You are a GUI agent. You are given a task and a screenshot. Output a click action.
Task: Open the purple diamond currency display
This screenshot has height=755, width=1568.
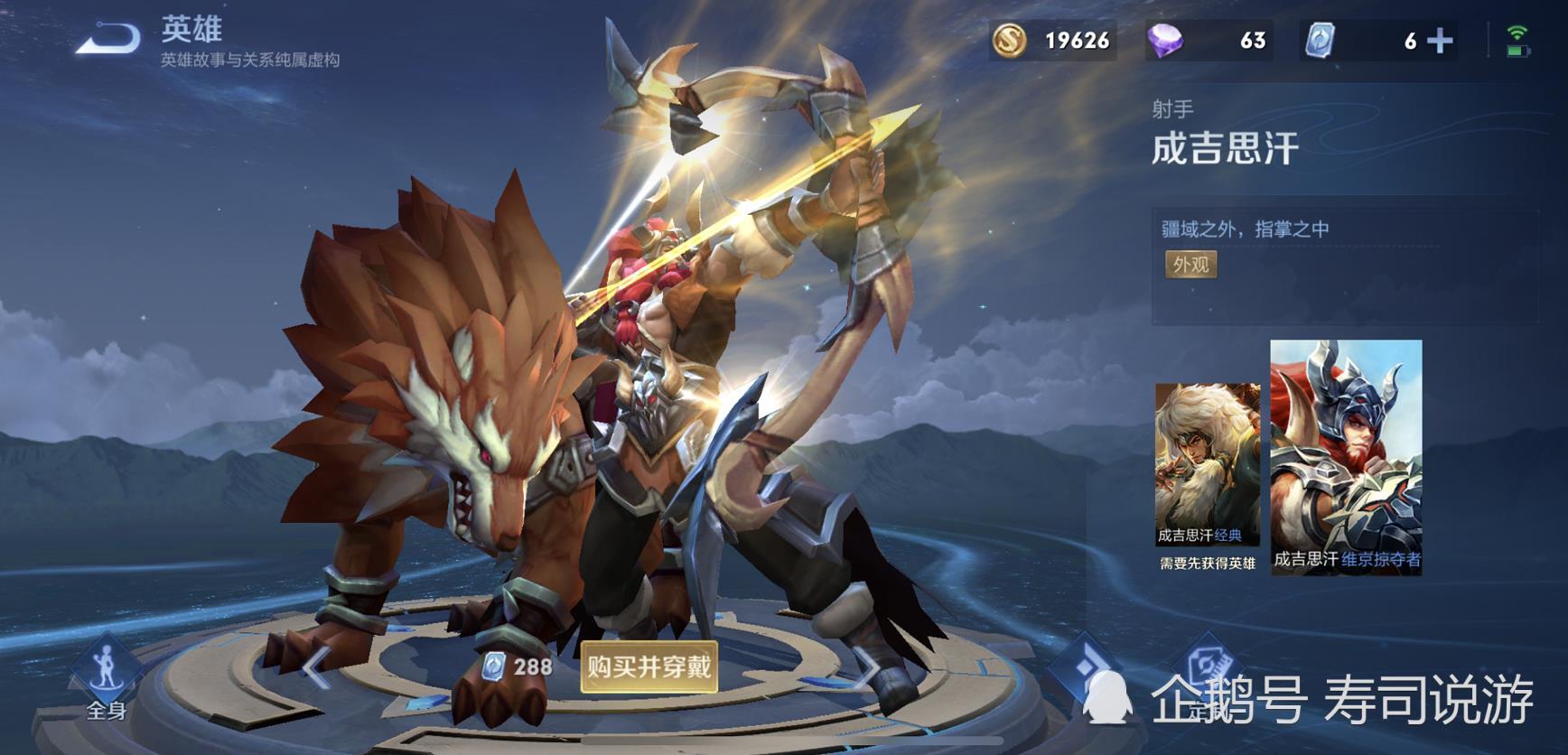[x=1209, y=41]
